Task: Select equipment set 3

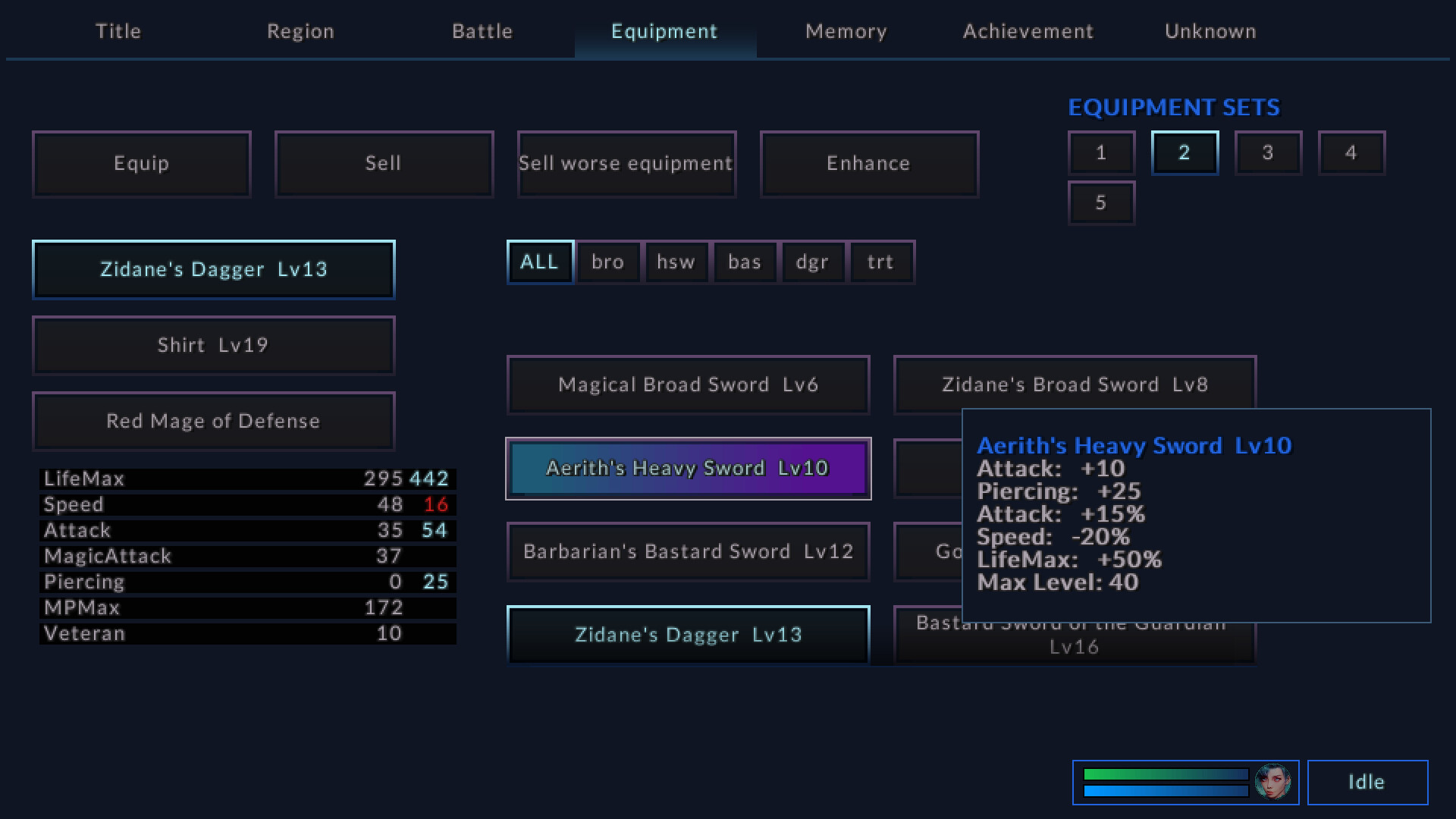Action: (x=1268, y=152)
